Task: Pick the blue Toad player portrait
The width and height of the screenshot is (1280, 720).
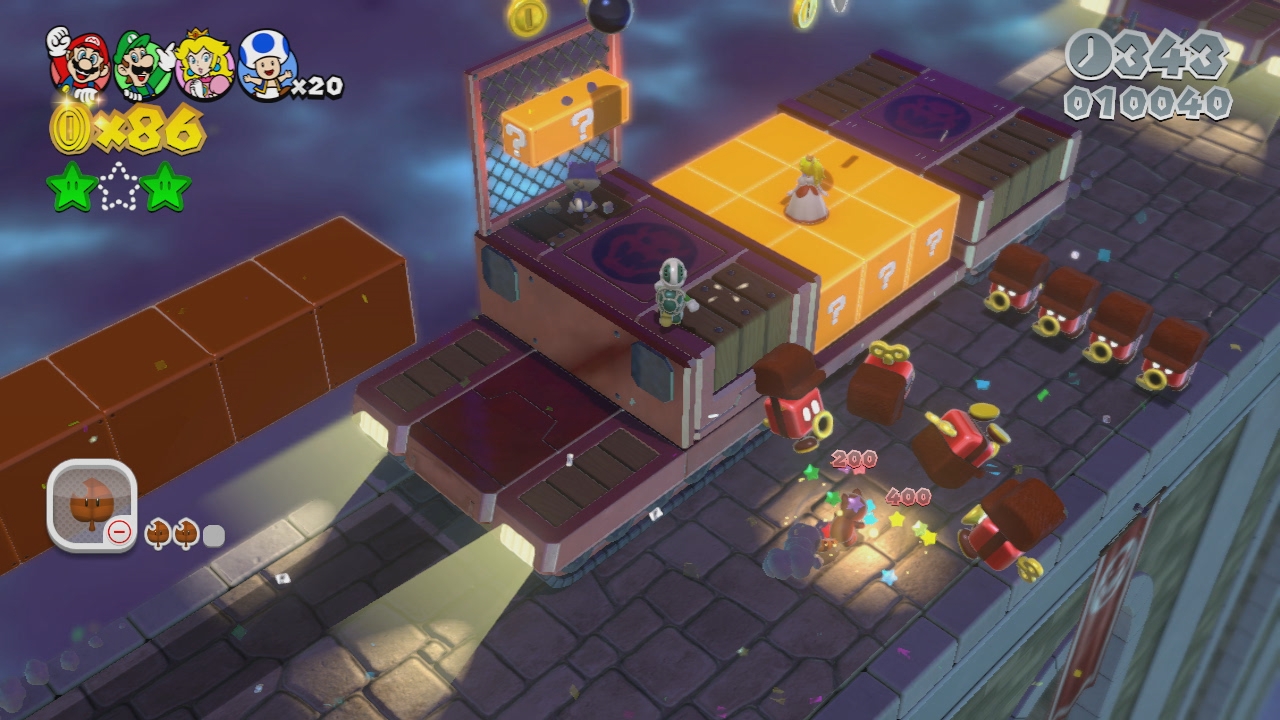Action: point(265,66)
